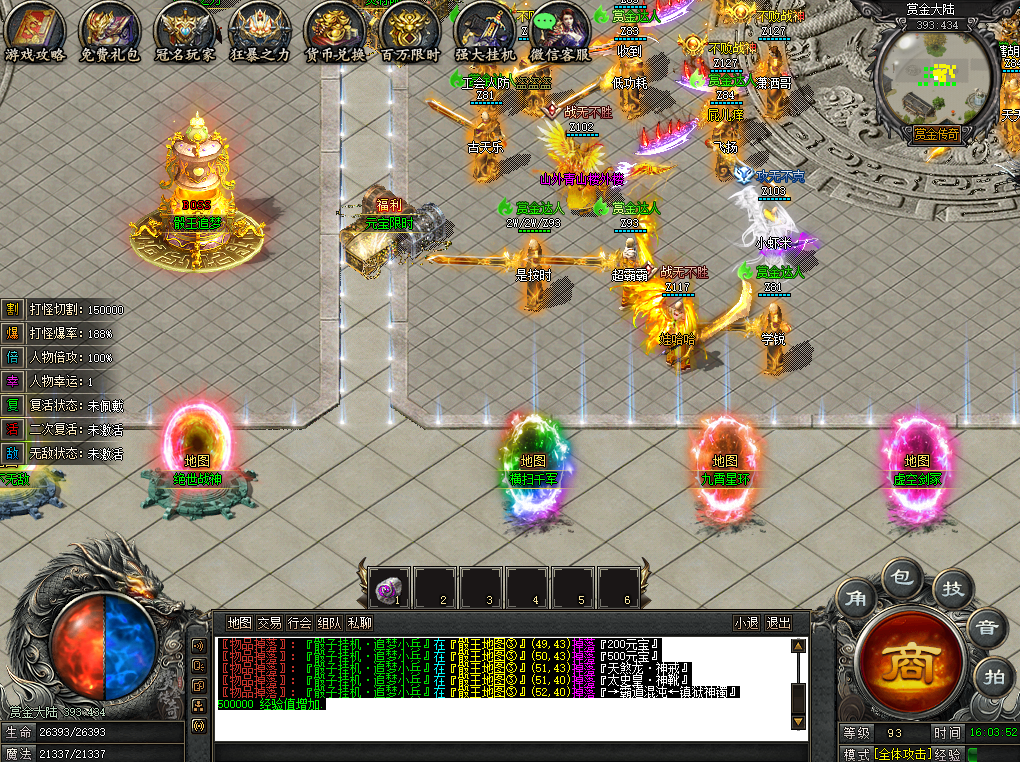Switch to 私聊 private chat
Image resolution: width=1020 pixels, height=762 pixels.
click(x=359, y=623)
